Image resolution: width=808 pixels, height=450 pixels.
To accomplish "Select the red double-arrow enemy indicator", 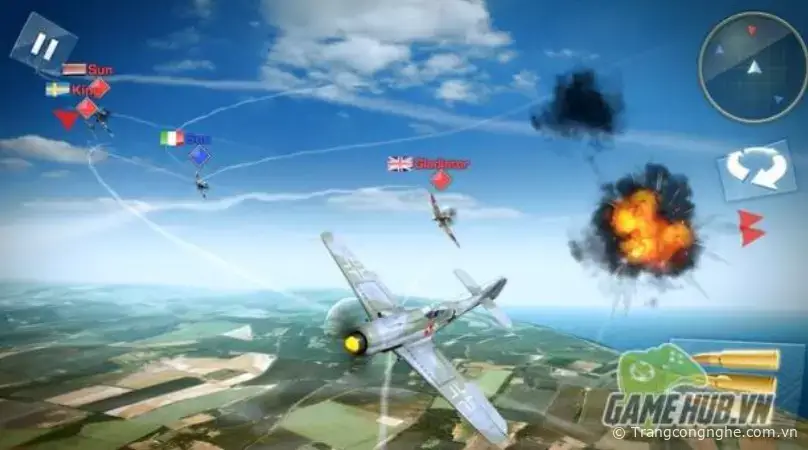I will click(x=750, y=228).
